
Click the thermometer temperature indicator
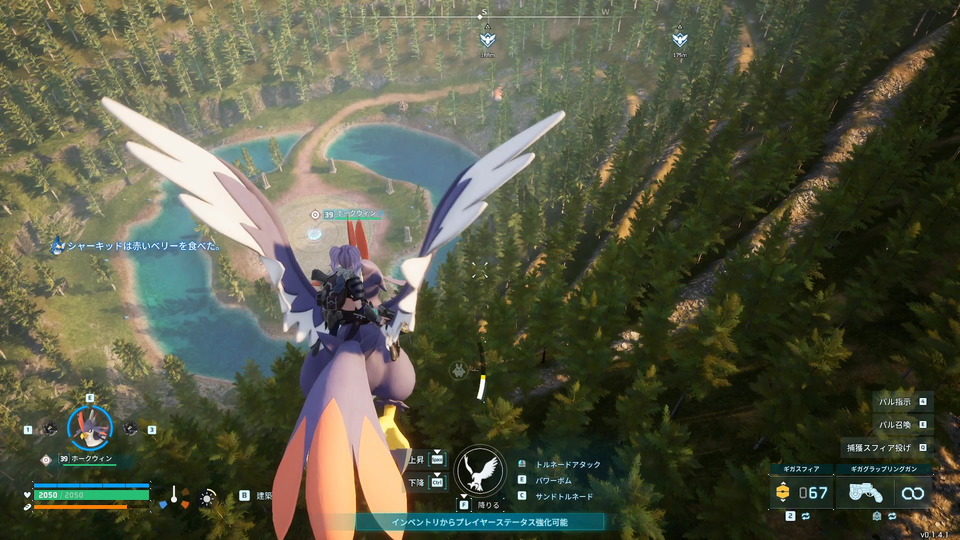click(x=173, y=495)
